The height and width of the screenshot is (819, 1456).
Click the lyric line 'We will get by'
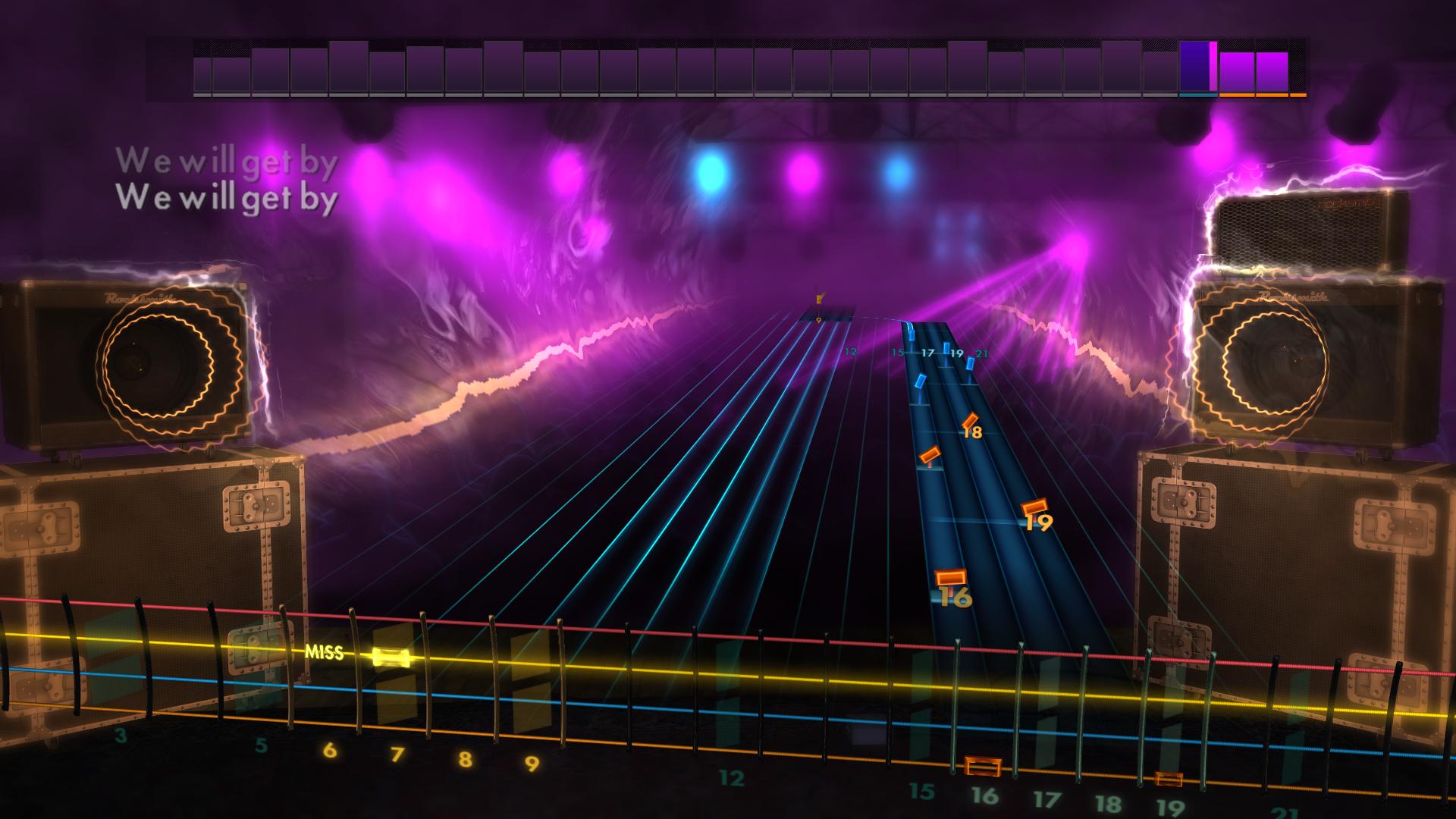227,199
